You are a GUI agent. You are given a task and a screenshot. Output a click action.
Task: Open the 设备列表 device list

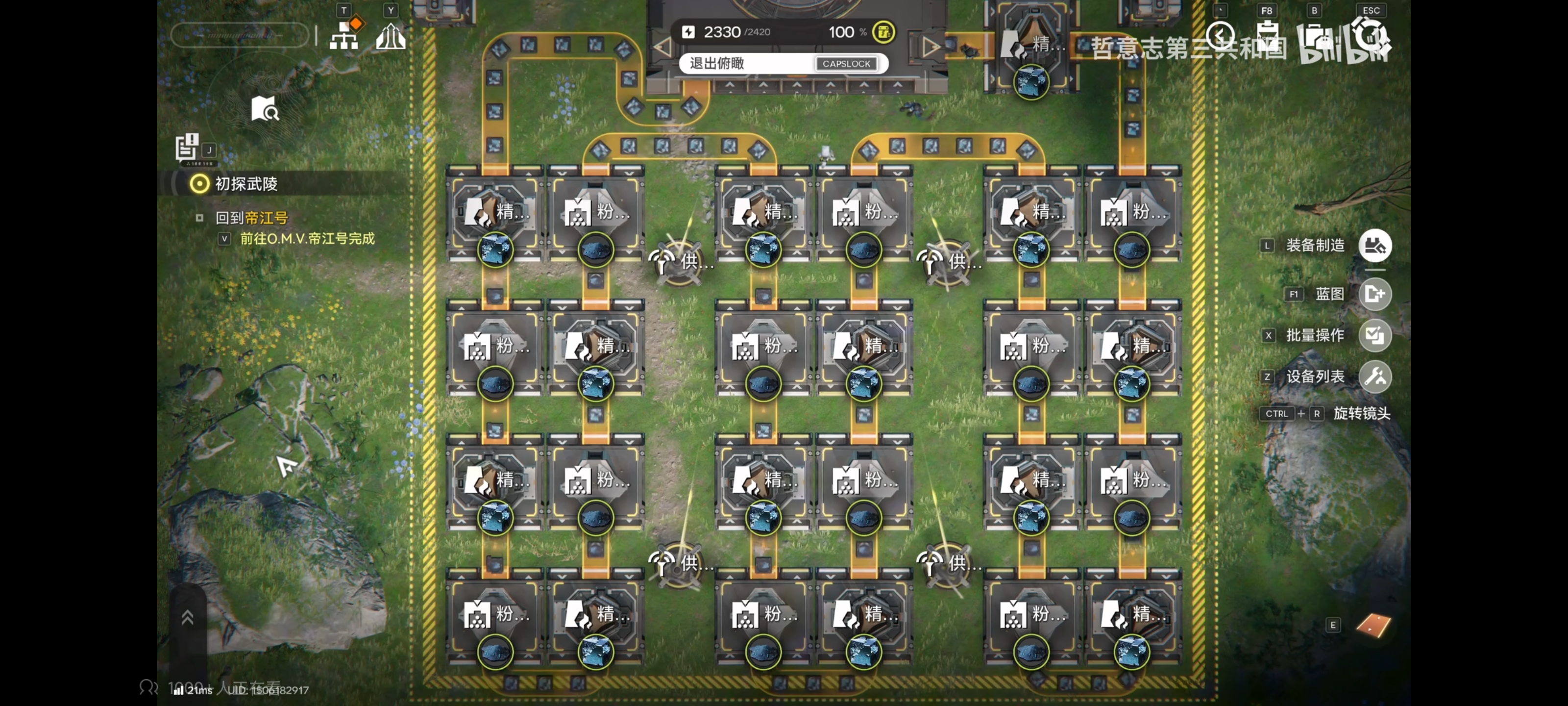1374,377
